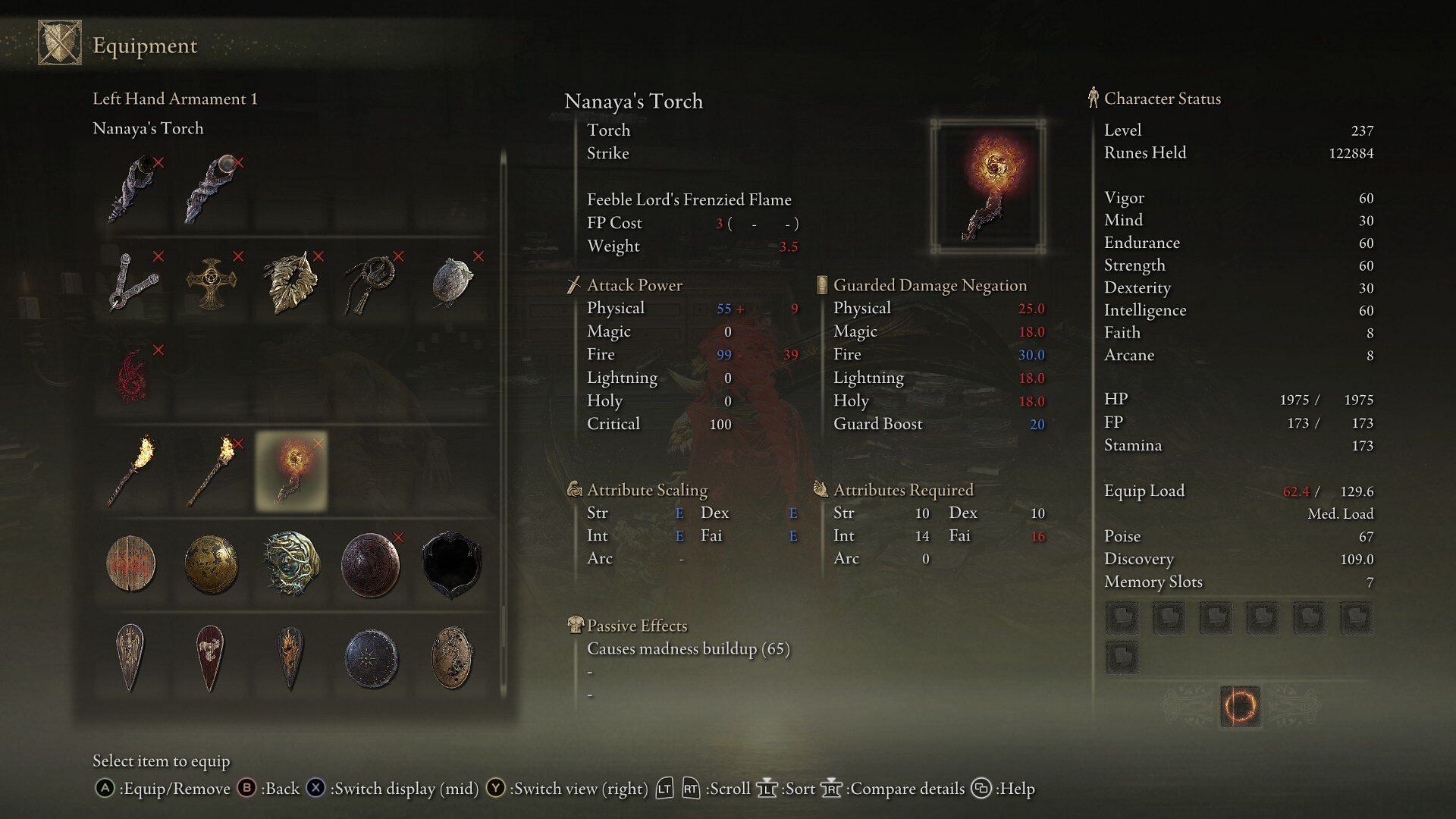Pick the oval bronze cracked shield
Screen dimensions: 1456x819
(452, 657)
